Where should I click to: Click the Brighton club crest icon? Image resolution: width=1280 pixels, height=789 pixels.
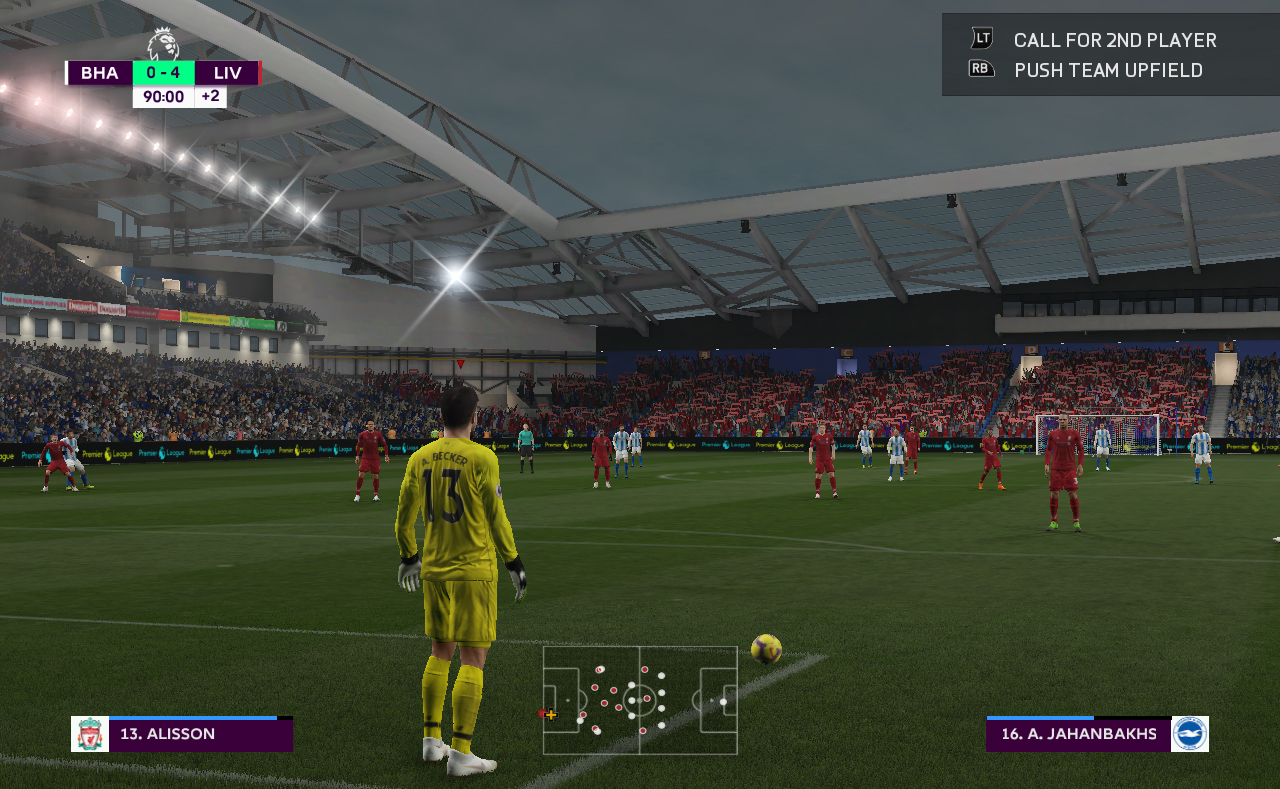click(1190, 734)
